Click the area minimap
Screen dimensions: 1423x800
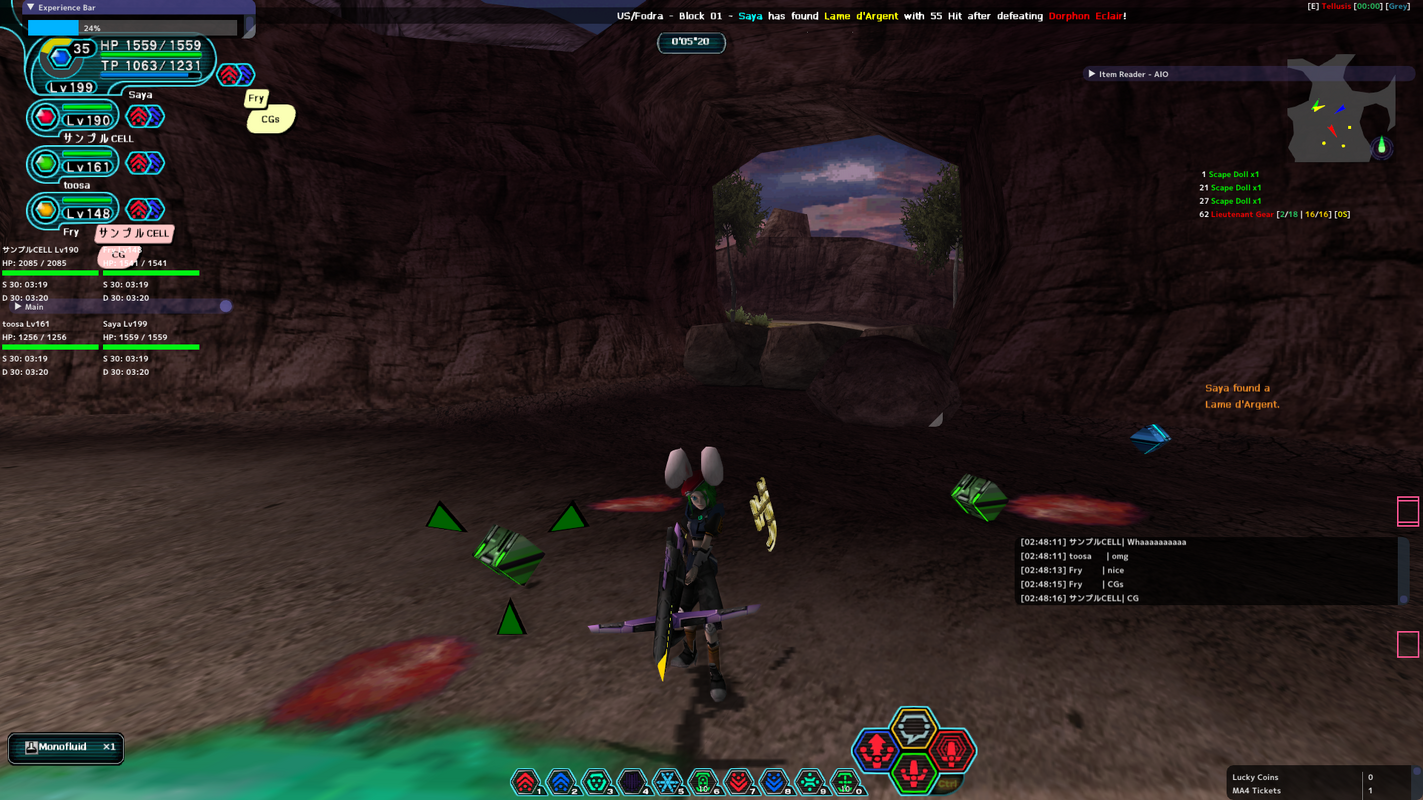1340,110
